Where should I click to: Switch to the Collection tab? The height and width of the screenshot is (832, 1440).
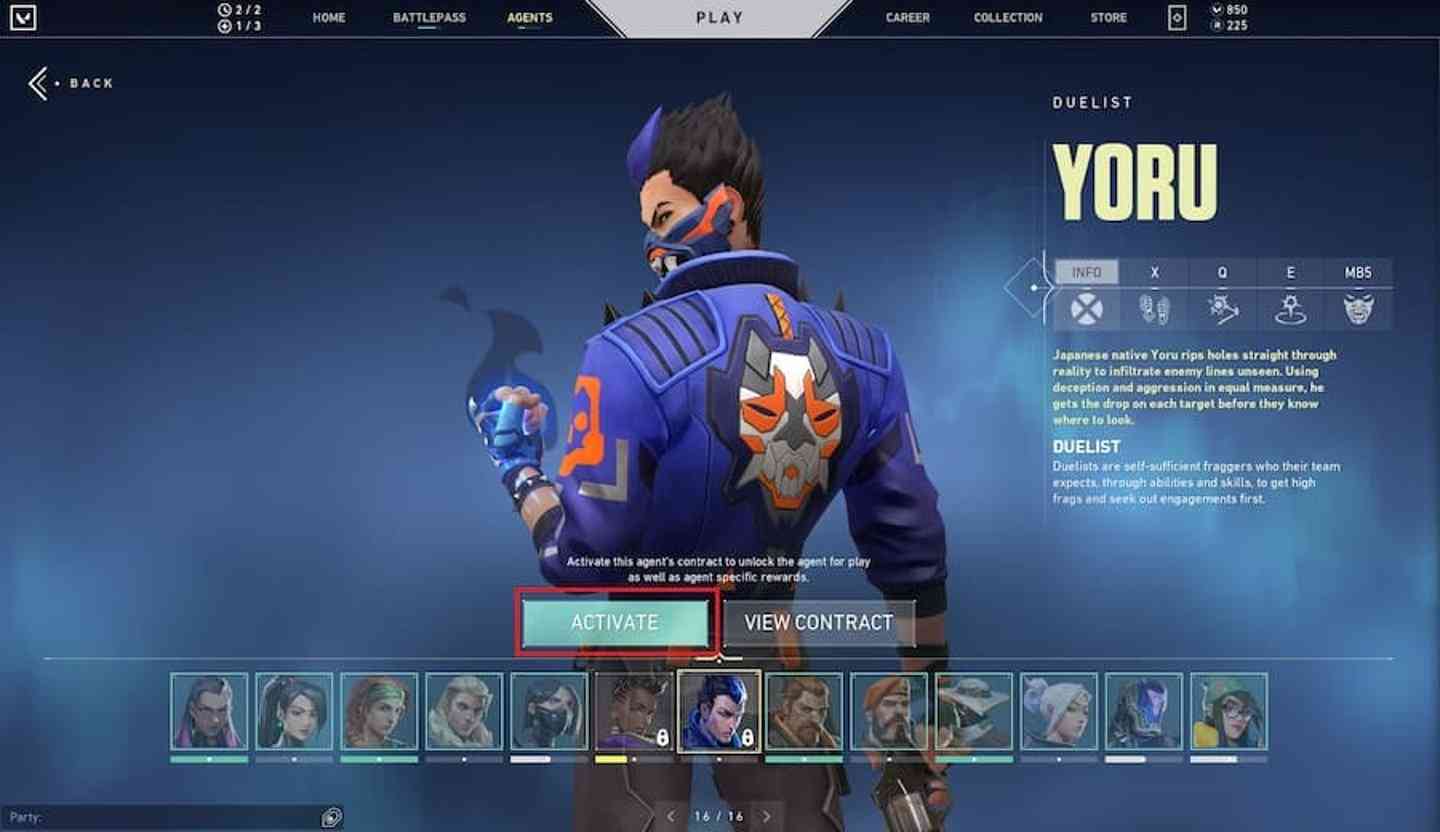tap(1007, 18)
